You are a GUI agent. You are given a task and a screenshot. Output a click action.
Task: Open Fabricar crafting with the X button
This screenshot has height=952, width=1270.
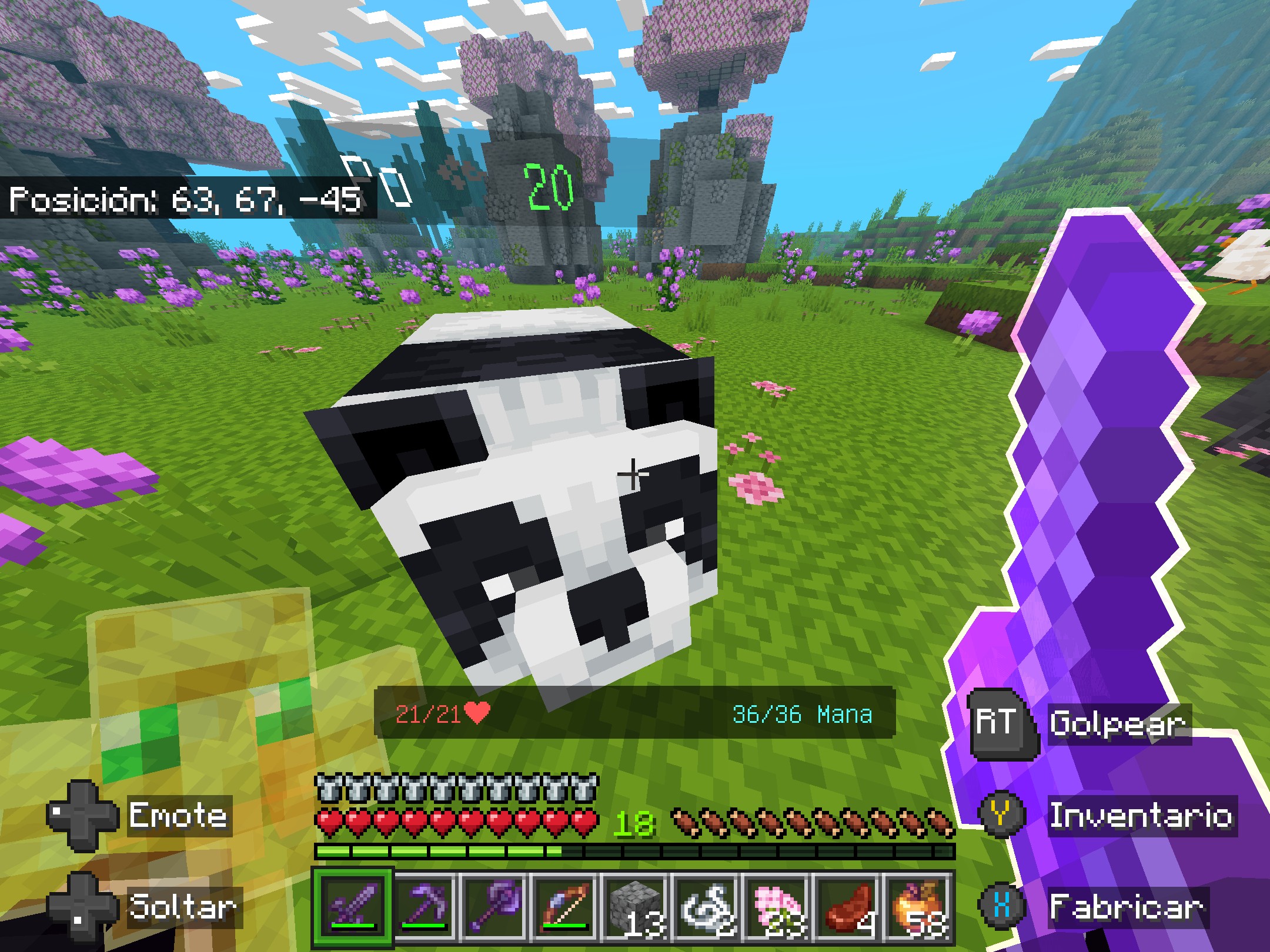(1000, 906)
